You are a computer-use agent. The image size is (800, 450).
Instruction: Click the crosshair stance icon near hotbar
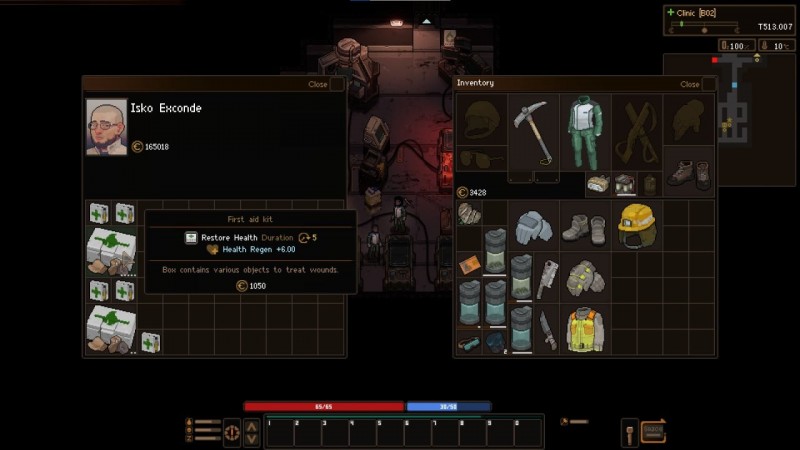pyautogui.click(x=231, y=433)
